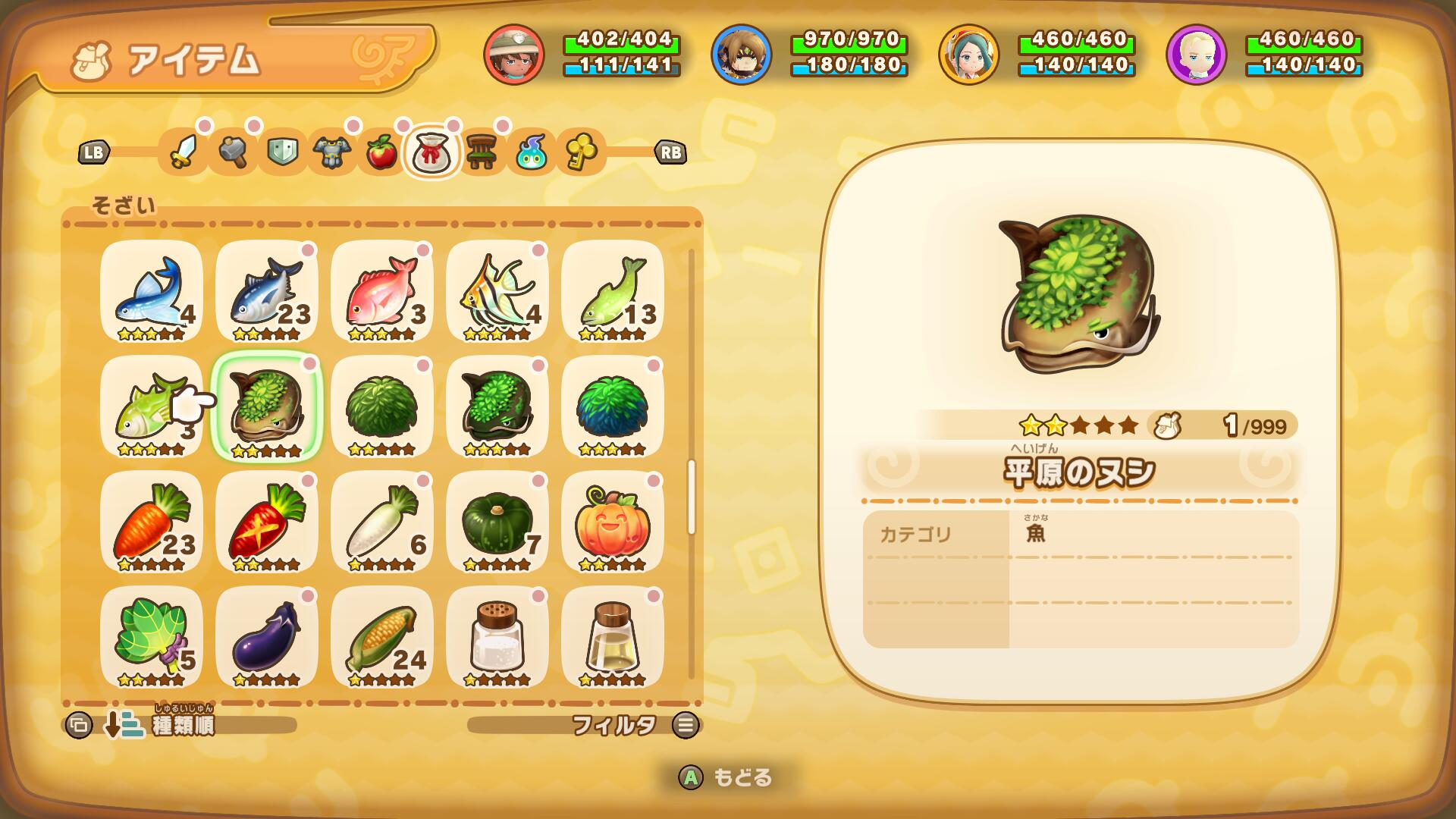Image resolution: width=1456 pixels, height=819 pixels.
Task: Select the blue flying fish slot
Action: [152, 292]
